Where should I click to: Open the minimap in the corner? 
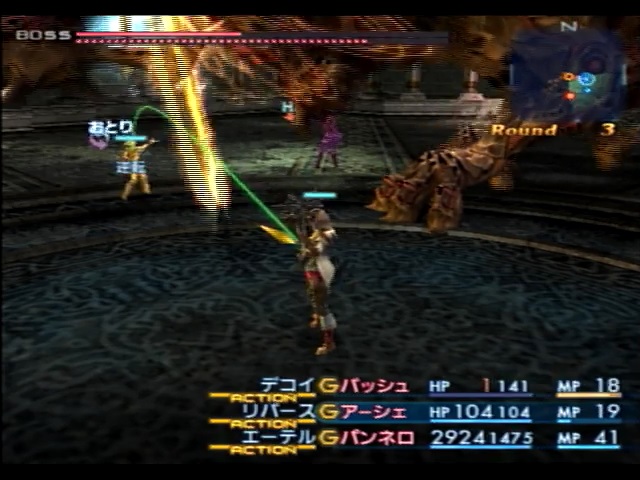(x=568, y=74)
